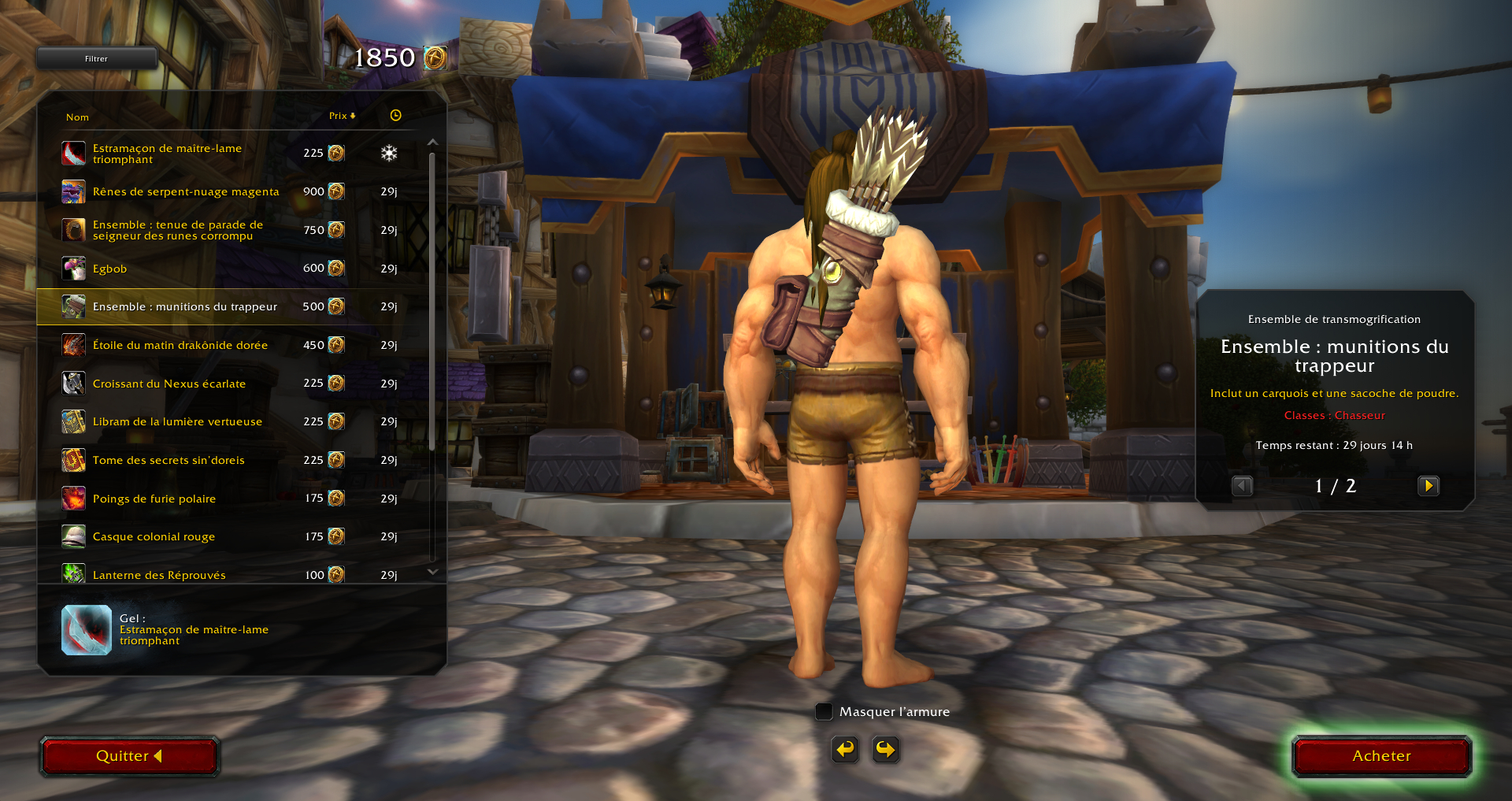Rotate the character with the left arrow
1512x801 pixels.
click(x=845, y=749)
